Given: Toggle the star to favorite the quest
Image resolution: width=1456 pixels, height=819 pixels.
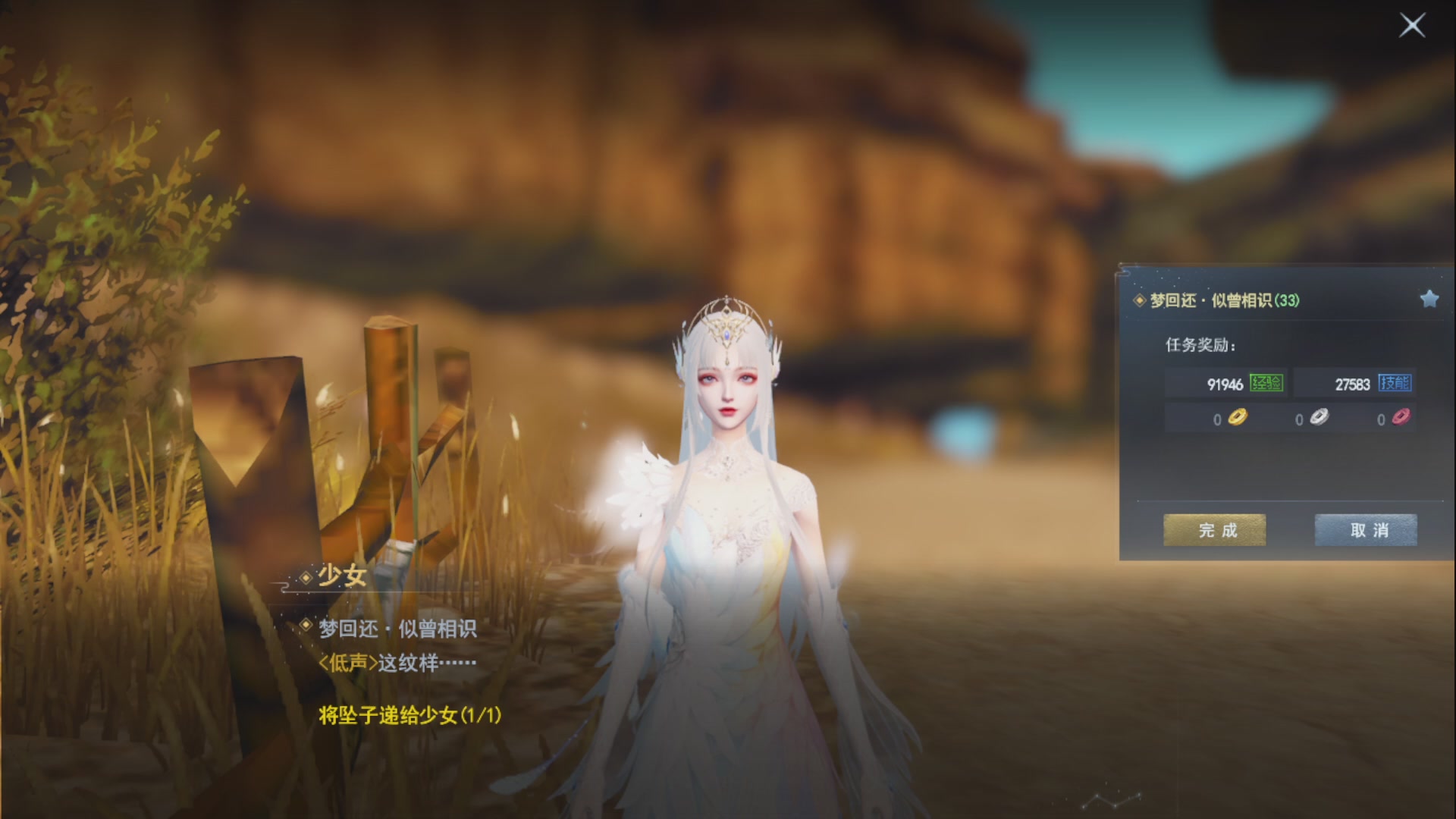Looking at the screenshot, I should [x=1429, y=299].
